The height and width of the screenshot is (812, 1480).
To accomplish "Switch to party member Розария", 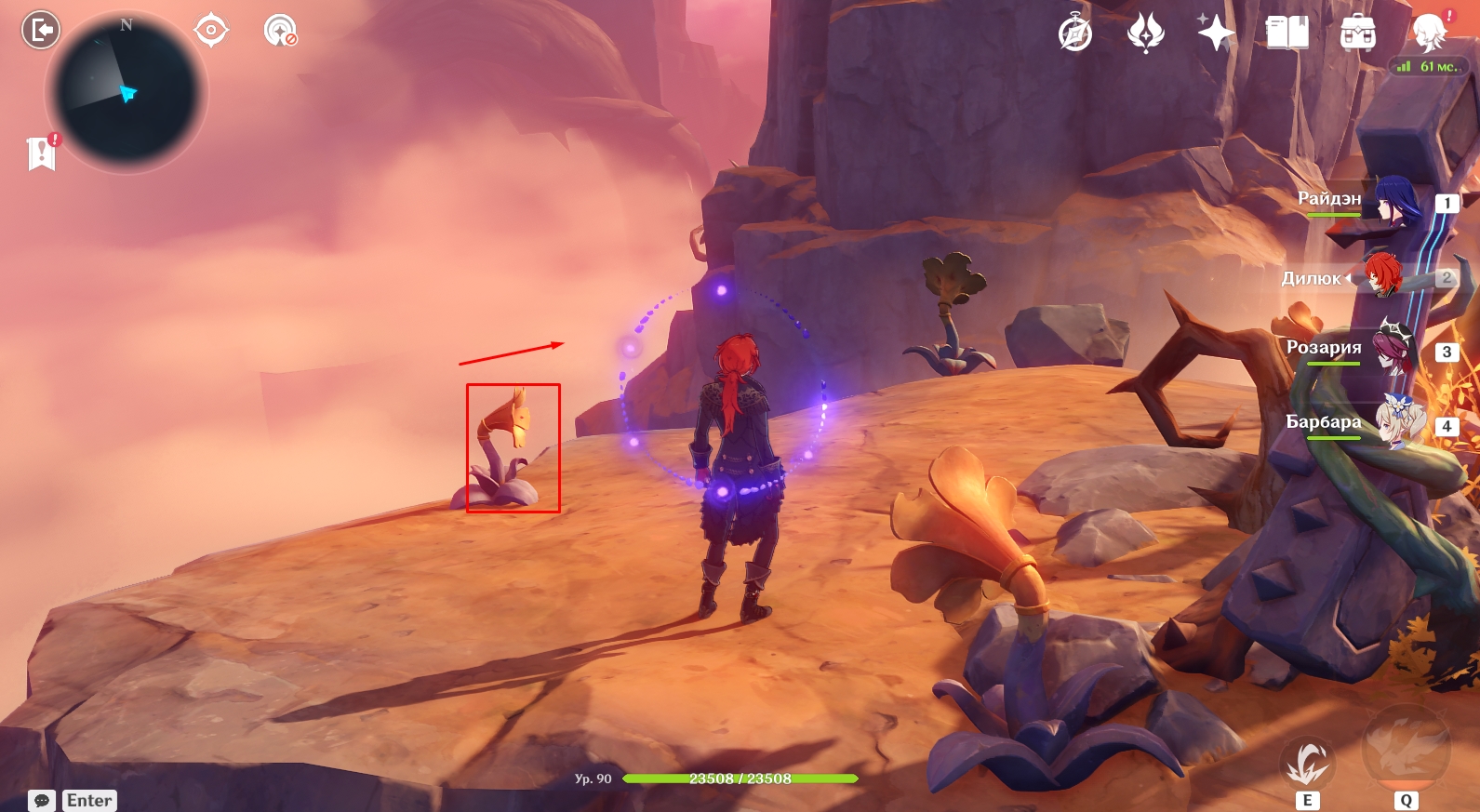I will pyautogui.click(x=1394, y=349).
